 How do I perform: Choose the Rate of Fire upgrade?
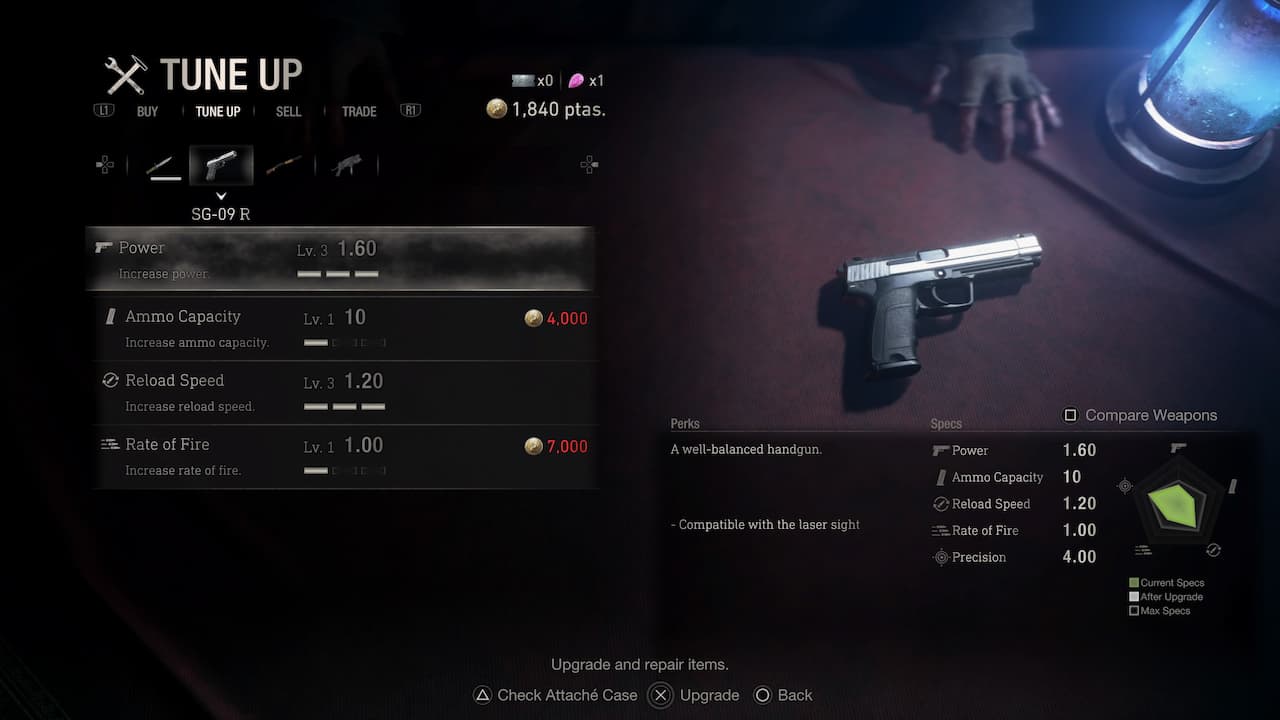pos(346,456)
